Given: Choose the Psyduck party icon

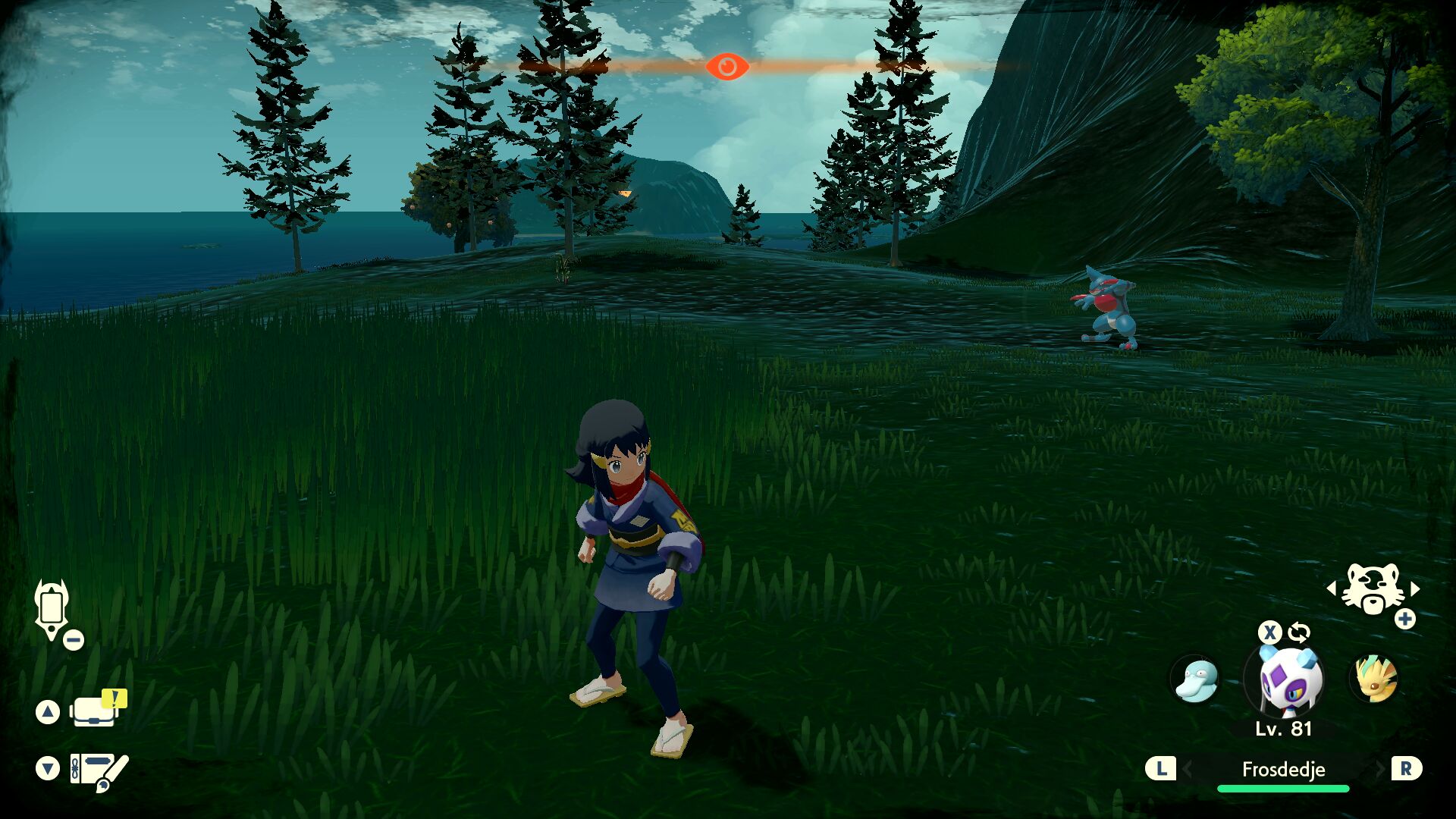Looking at the screenshot, I should [x=1196, y=679].
